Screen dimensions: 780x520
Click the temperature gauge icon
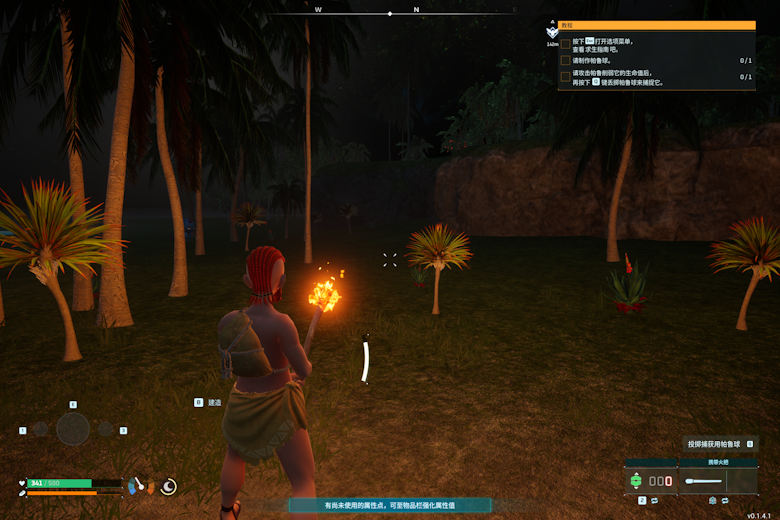click(x=137, y=486)
